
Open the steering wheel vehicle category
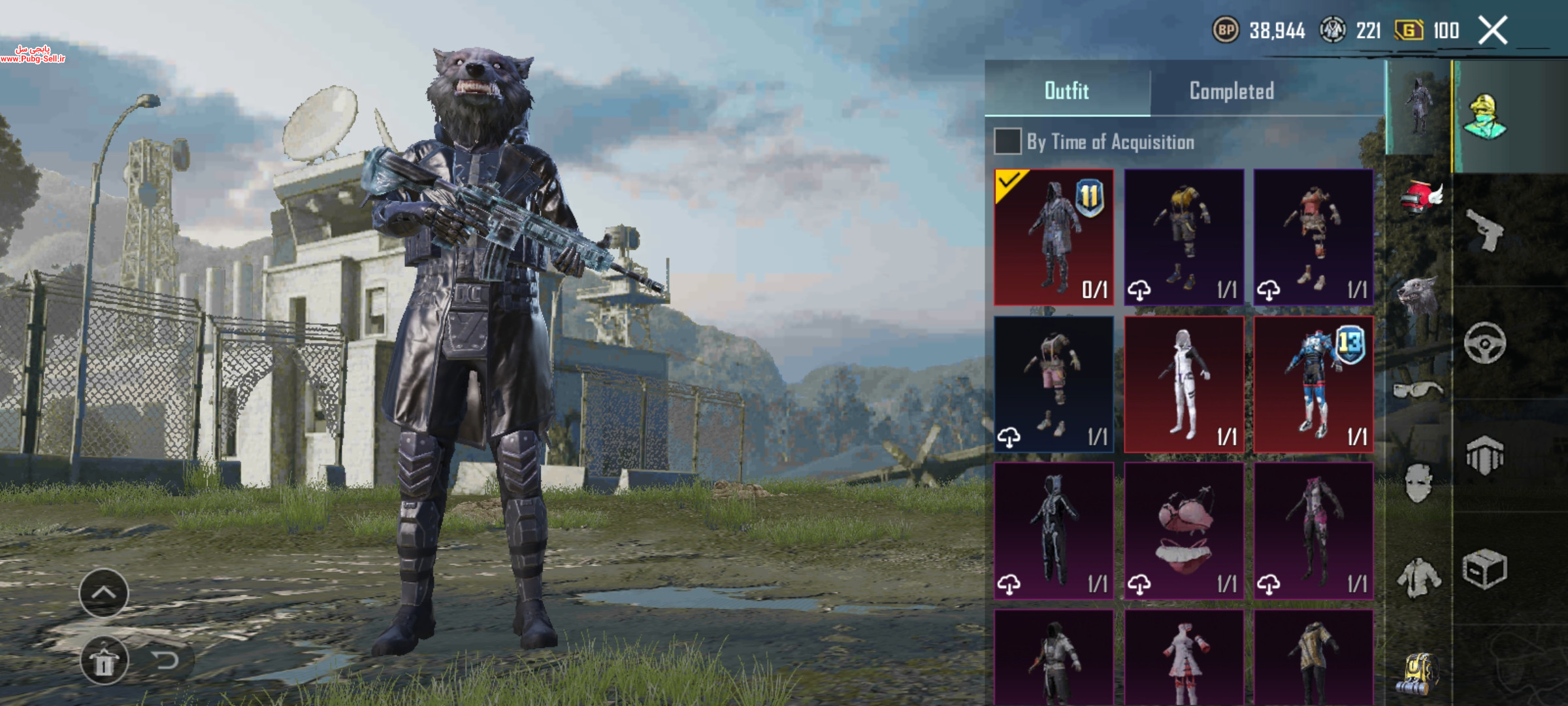click(x=1484, y=343)
